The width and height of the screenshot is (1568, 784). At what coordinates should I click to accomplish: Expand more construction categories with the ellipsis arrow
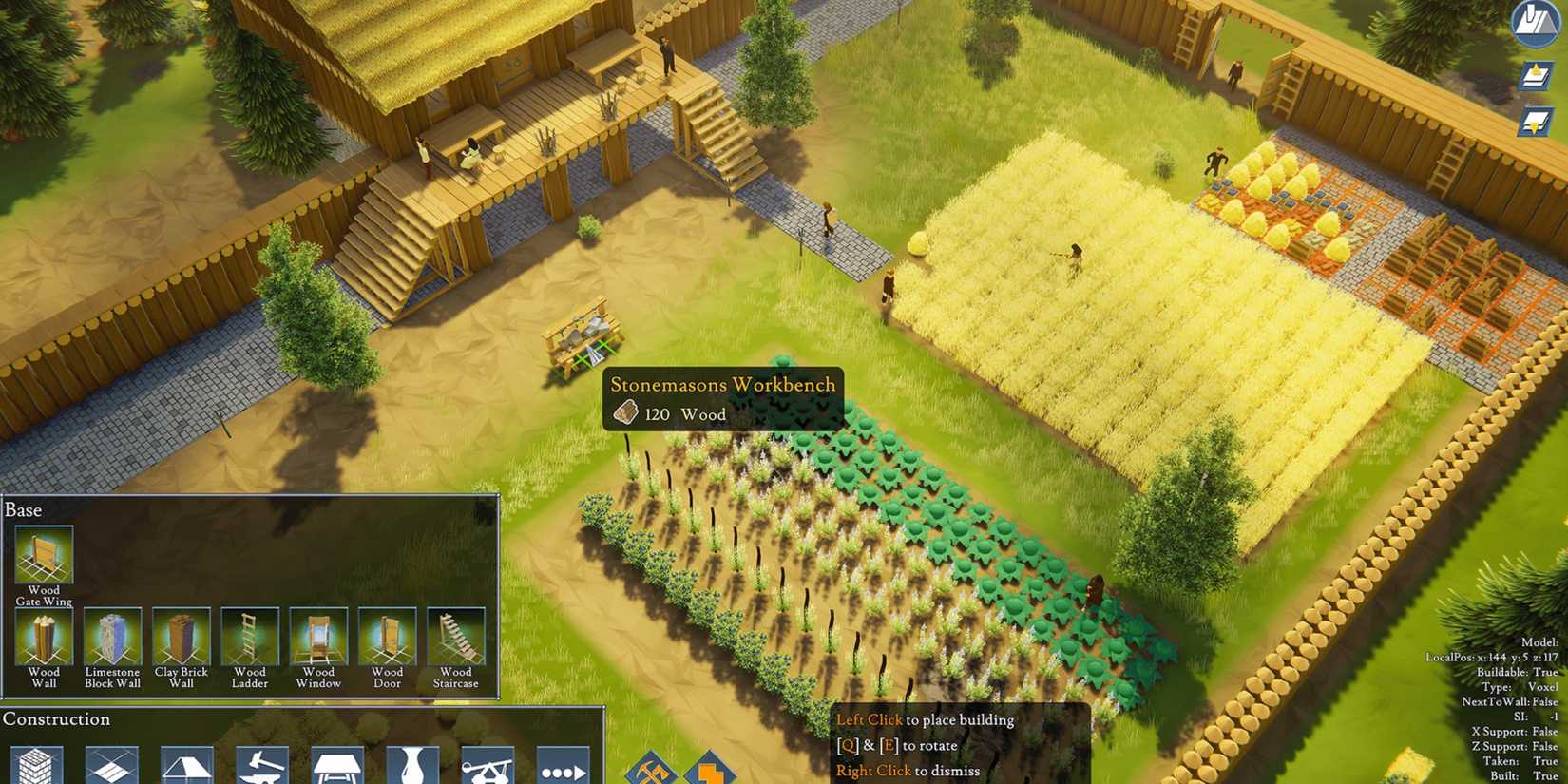point(565,768)
